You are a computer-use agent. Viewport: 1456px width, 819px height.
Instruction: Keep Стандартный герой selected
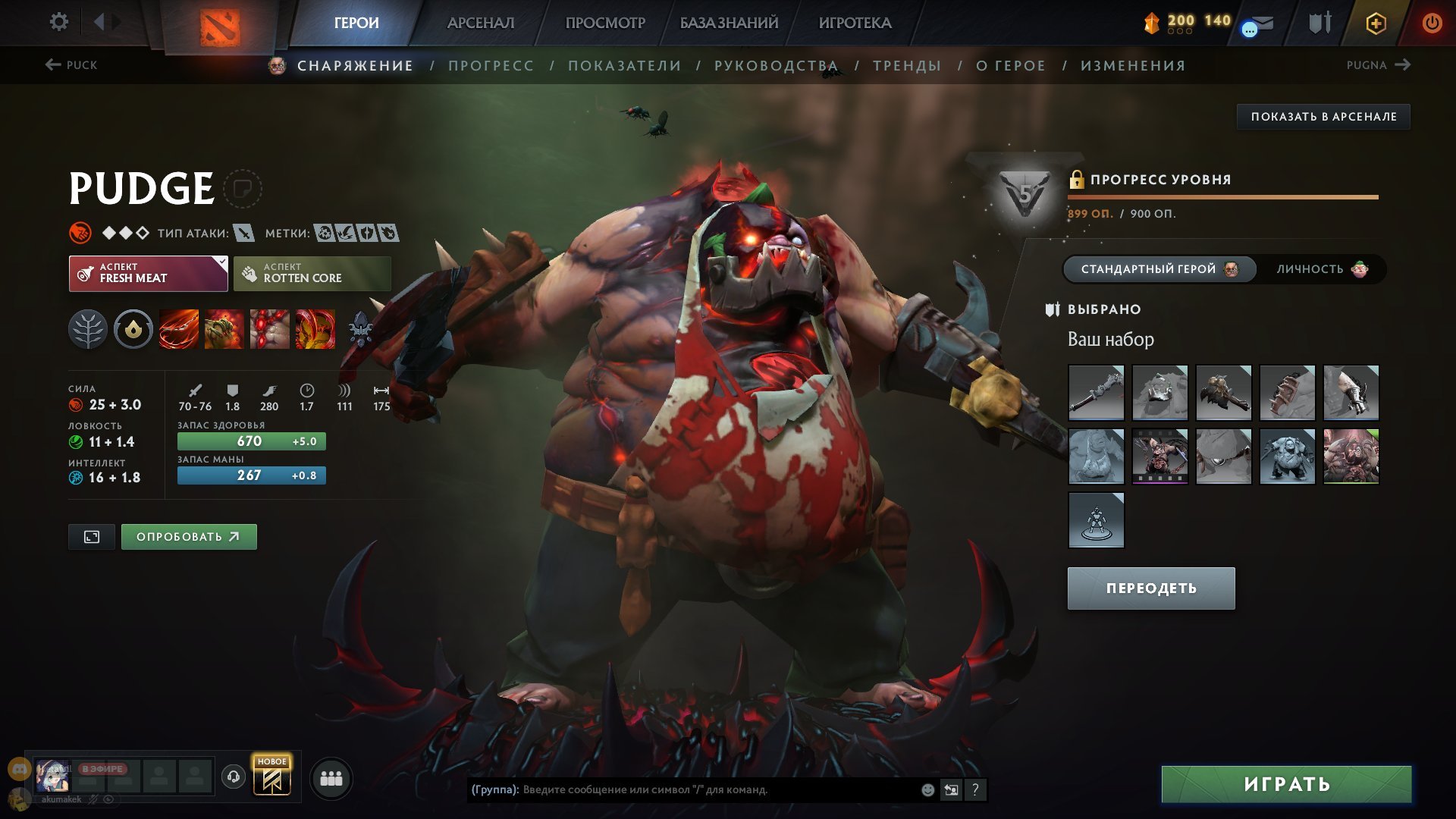point(1159,268)
